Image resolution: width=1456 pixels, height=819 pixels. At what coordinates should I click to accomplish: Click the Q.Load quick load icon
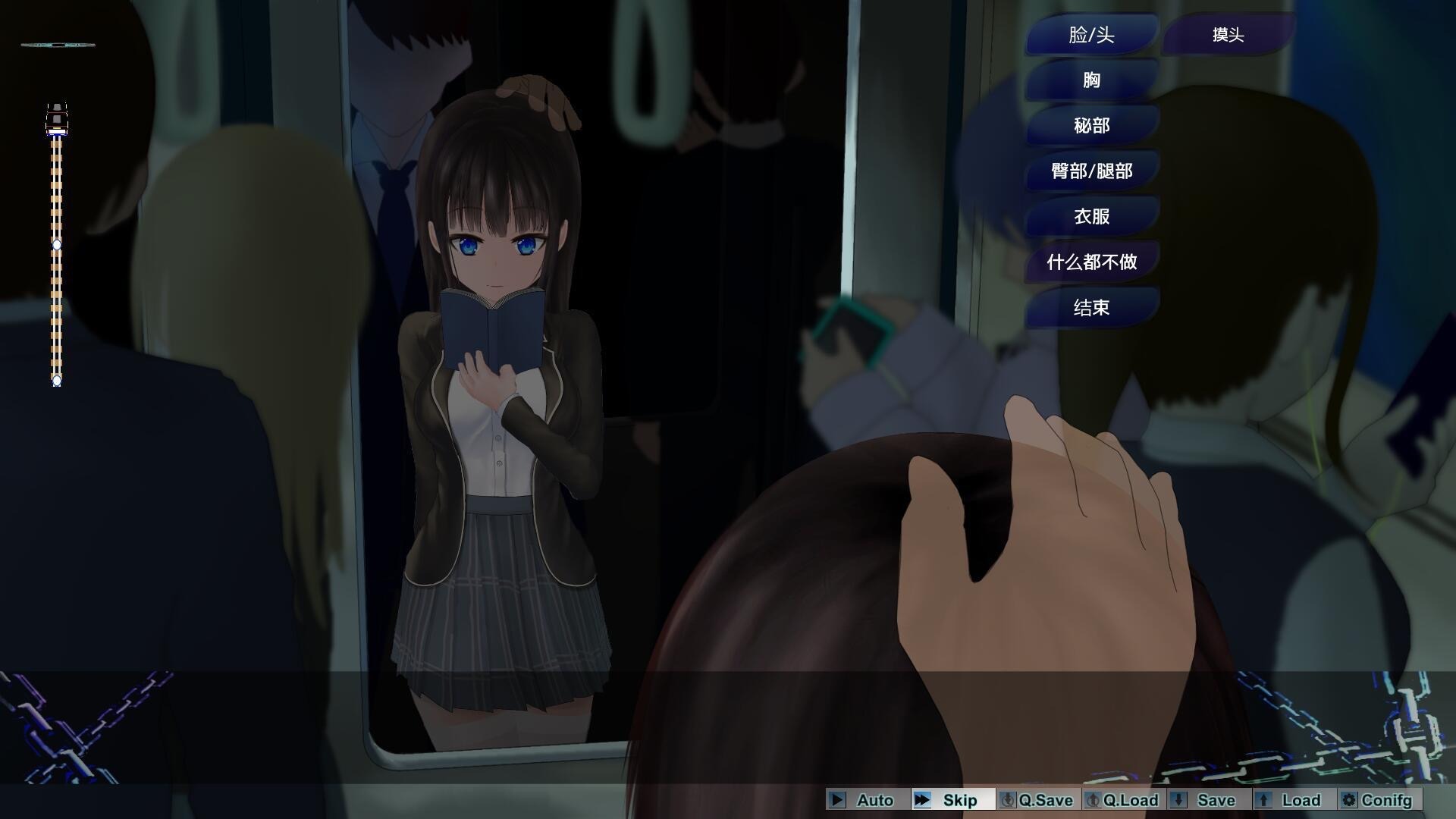point(1094,800)
